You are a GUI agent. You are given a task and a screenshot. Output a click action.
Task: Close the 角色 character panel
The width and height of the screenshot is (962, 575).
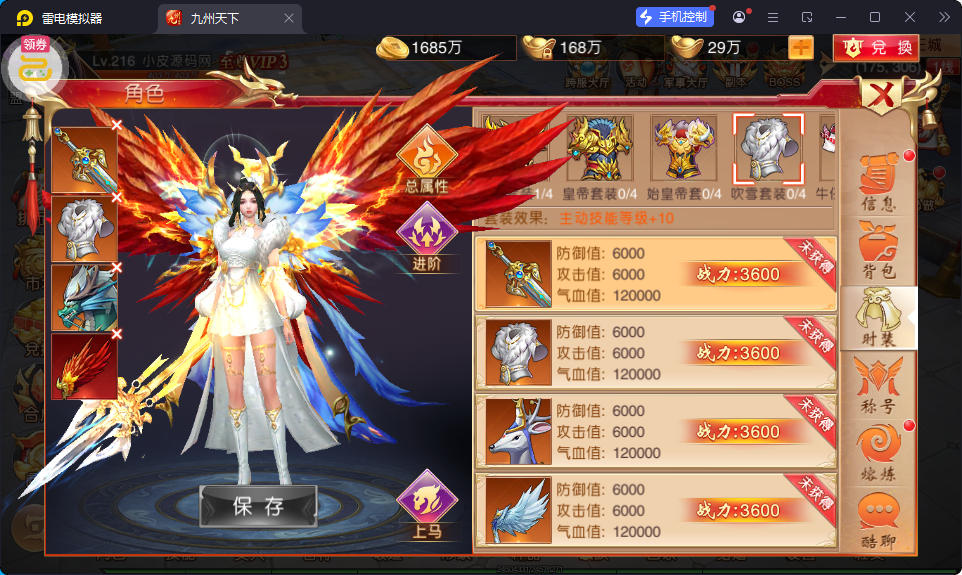(x=882, y=97)
